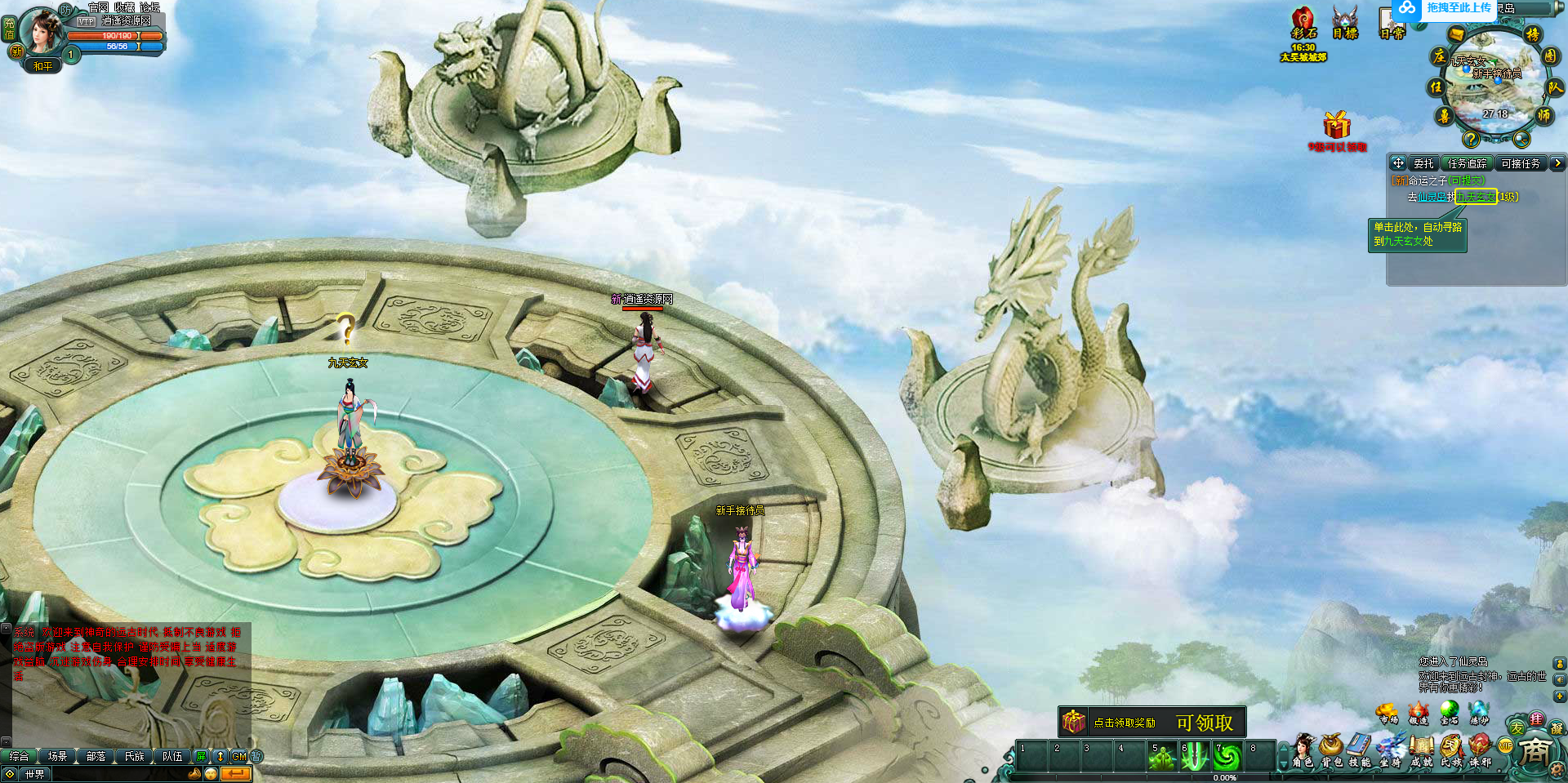
Task: Toggle the 暂 pause chat option
Action: click(x=256, y=756)
